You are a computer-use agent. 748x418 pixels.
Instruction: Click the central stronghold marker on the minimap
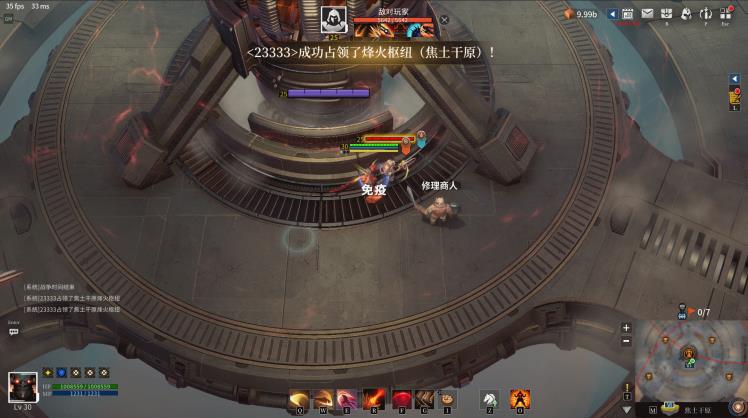689,353
